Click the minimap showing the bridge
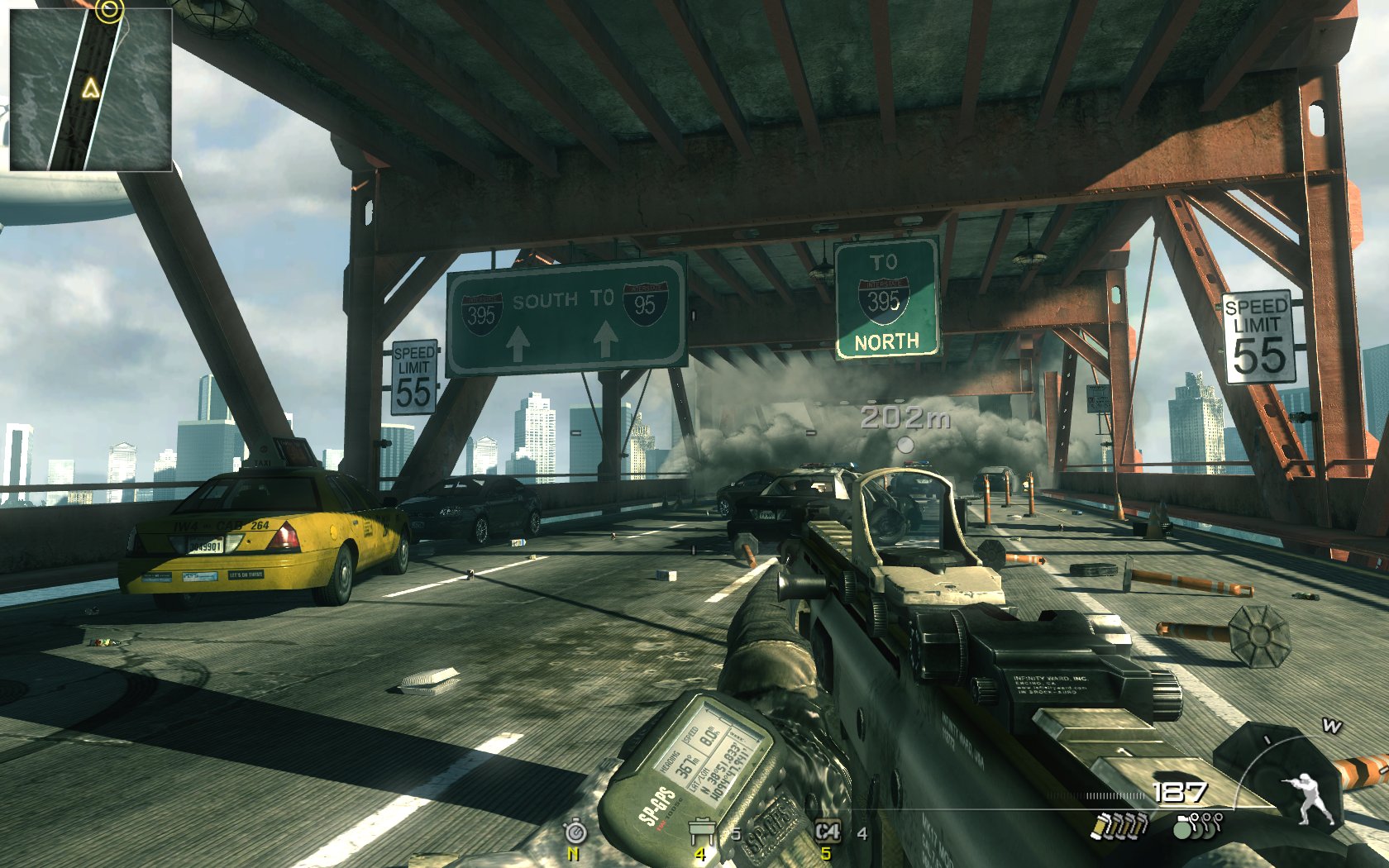Viewport: 1389px width, 868px height. pos(90,89)
